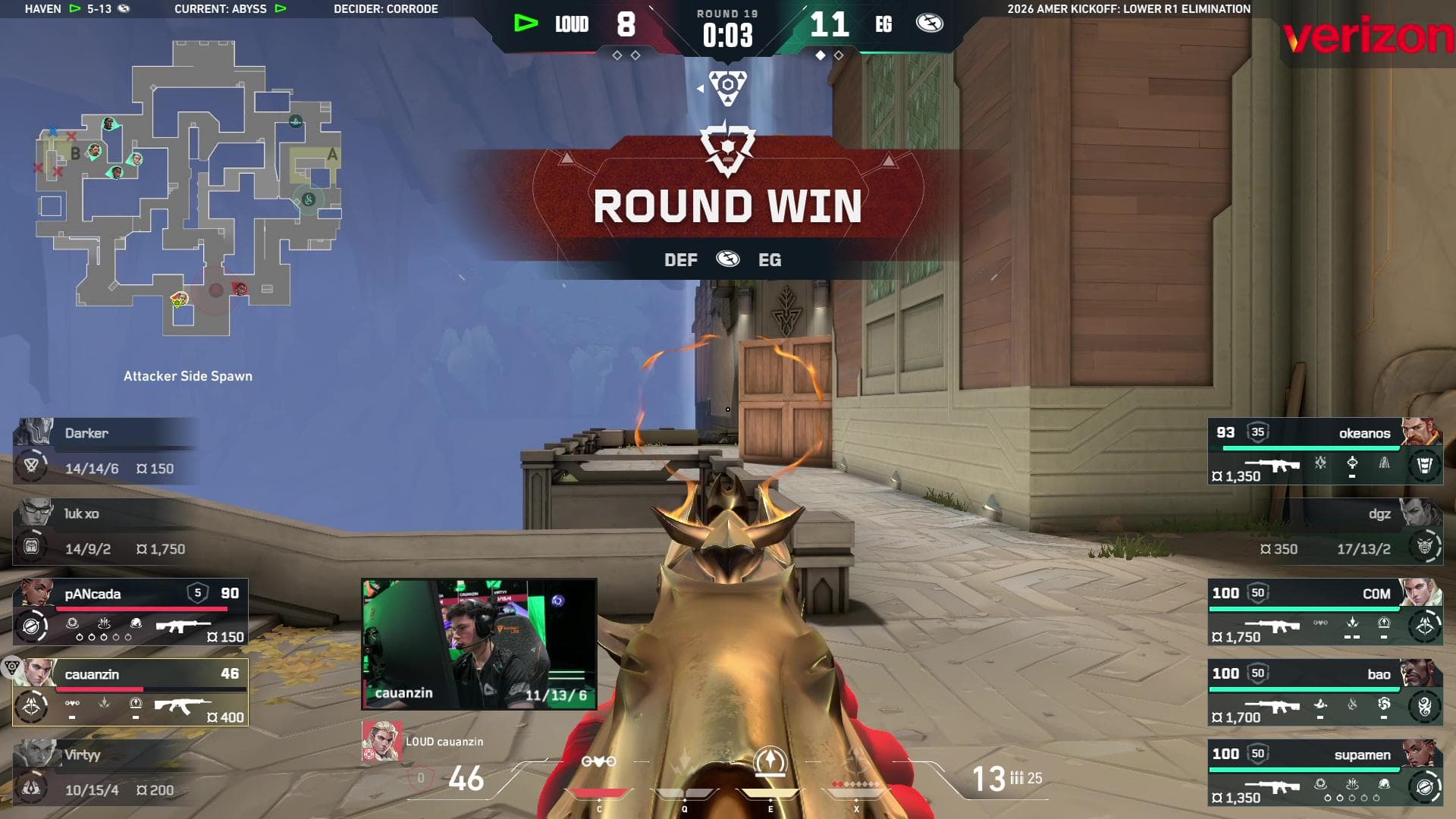Click the spectated agent portrait beside LOUD cauanzin
This screenshot has width=1456, height=819.
pos(381,741)
